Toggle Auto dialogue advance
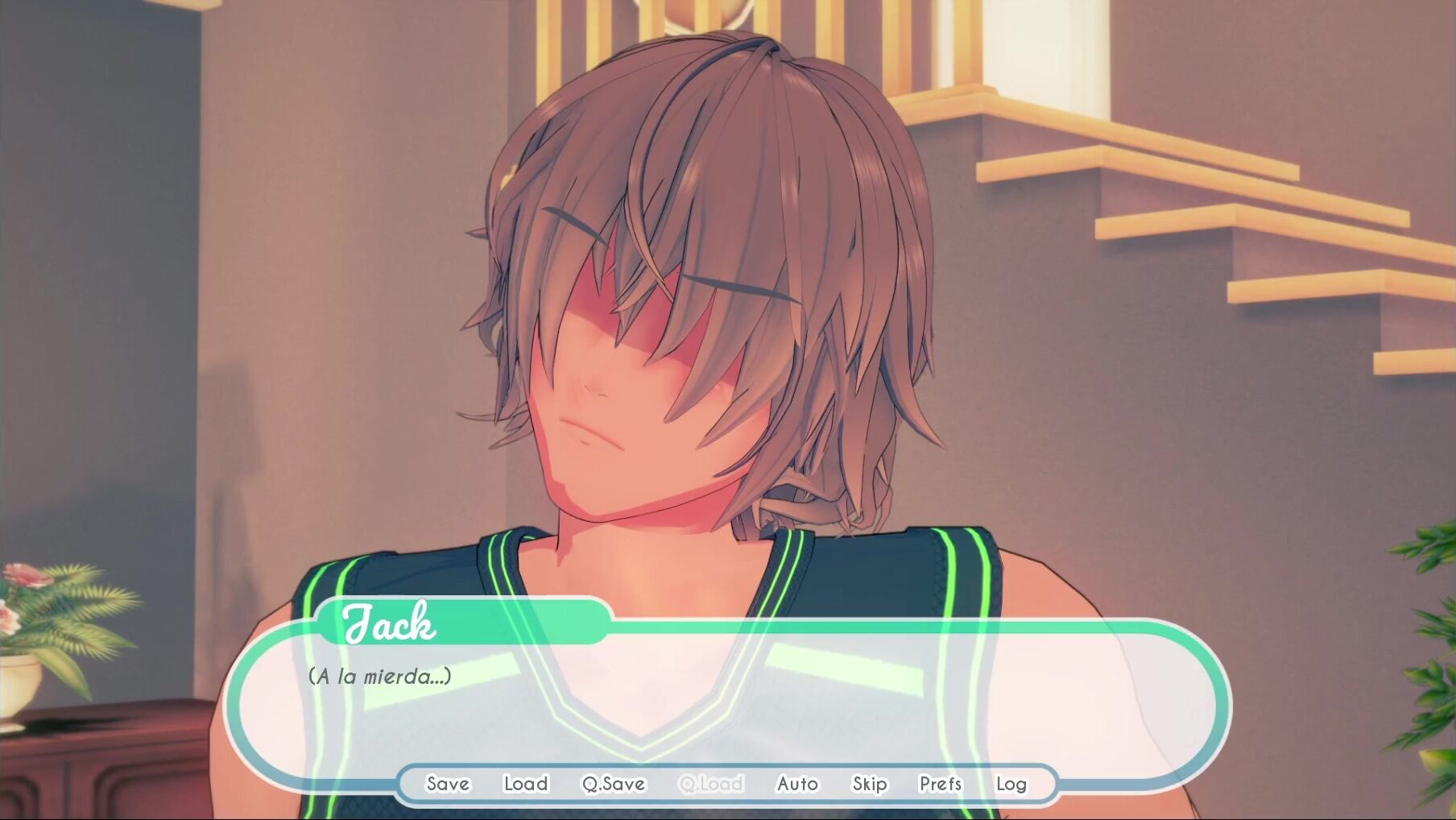This screenshot has width=1456, height=820. (797, 784)
